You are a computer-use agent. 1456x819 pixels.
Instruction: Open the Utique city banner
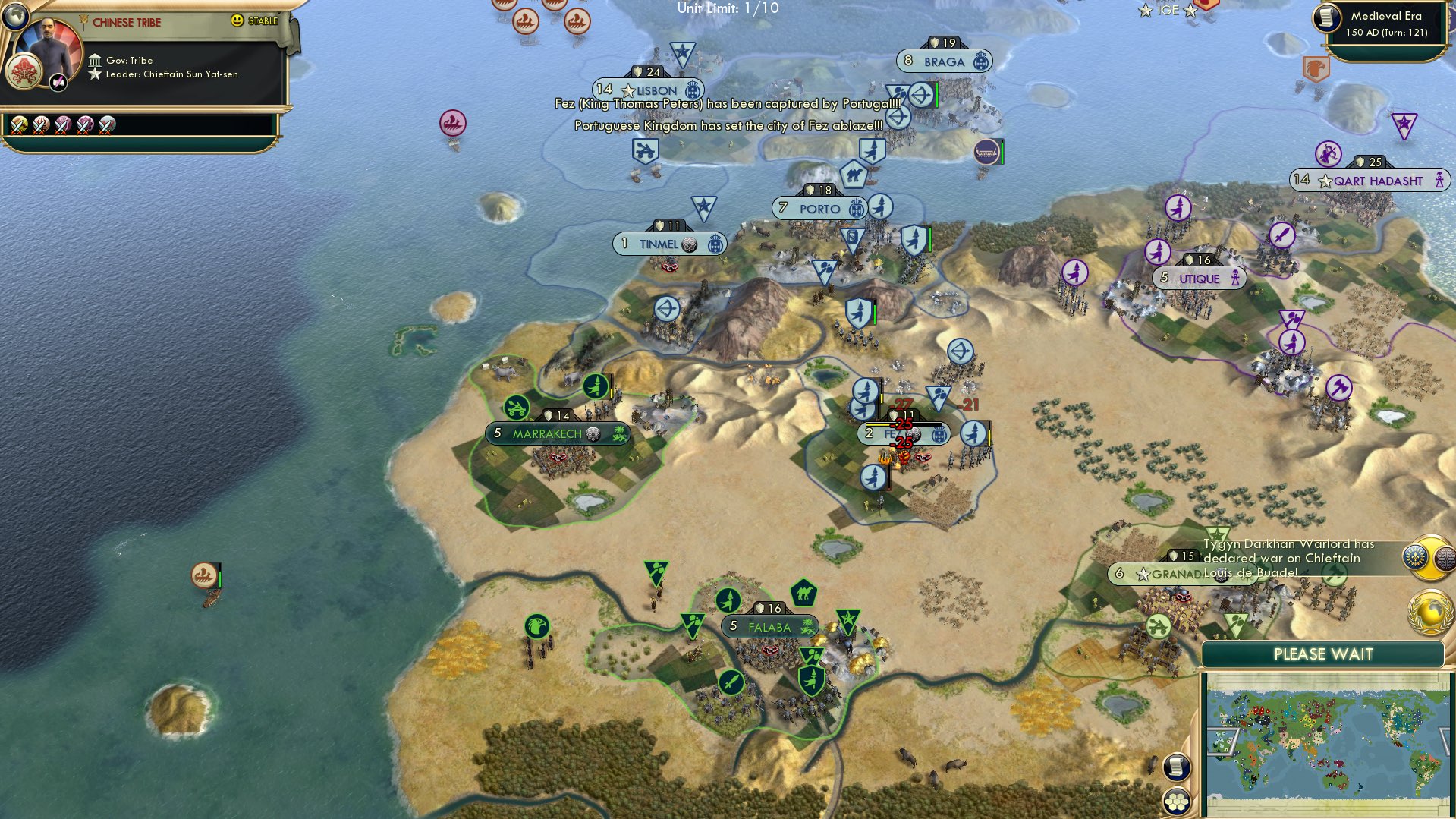1199,279
